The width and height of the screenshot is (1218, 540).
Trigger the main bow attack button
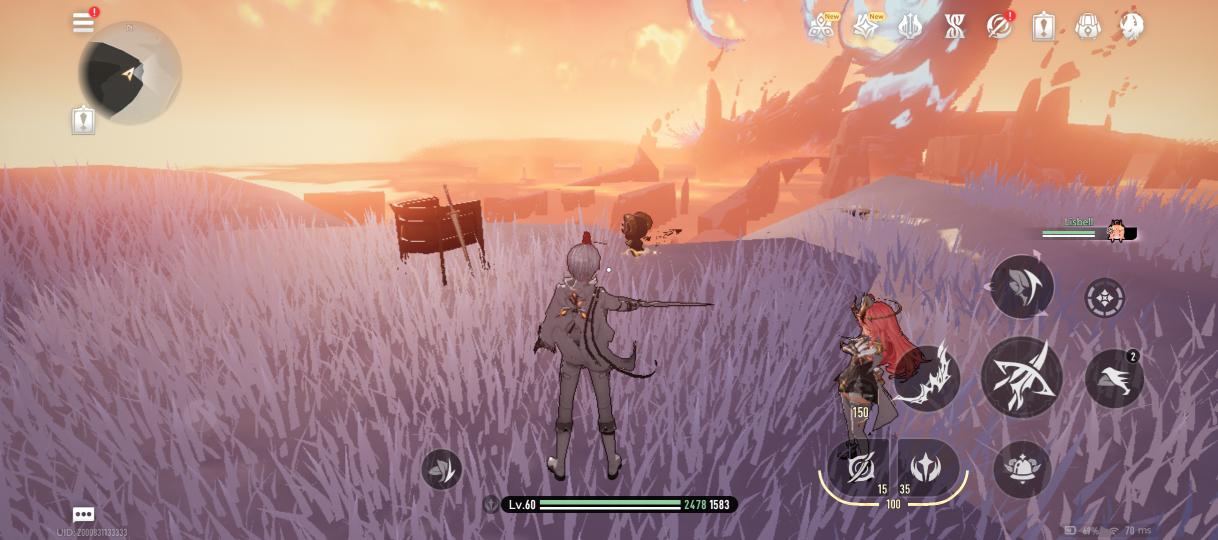pos(1021,376)
